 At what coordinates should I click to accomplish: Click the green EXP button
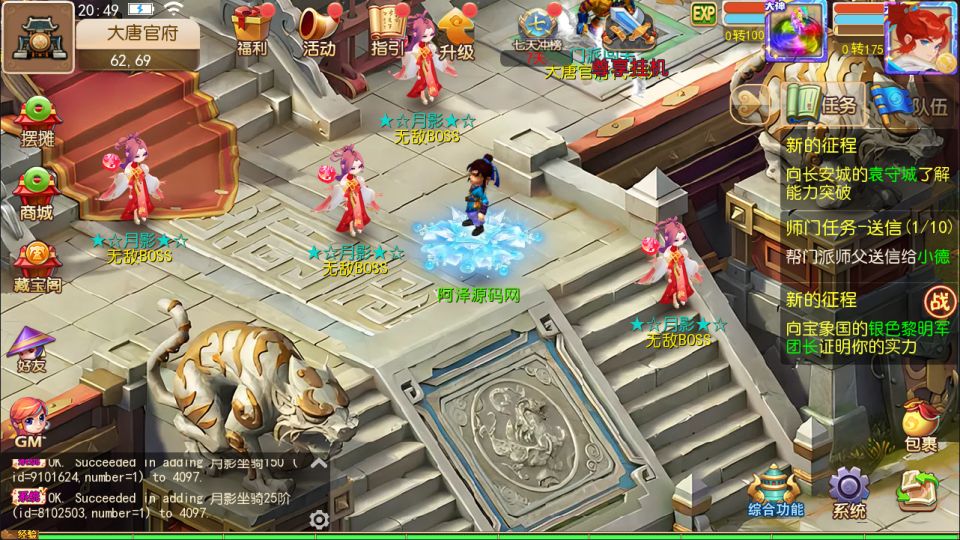pos(704,14)
